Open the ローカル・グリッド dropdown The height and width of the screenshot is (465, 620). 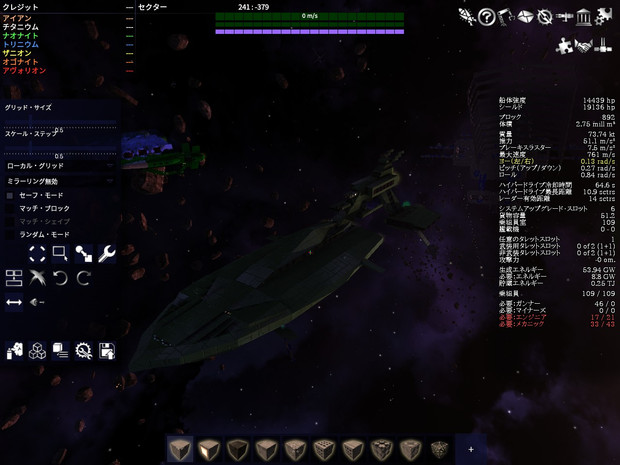pos(60,166)
